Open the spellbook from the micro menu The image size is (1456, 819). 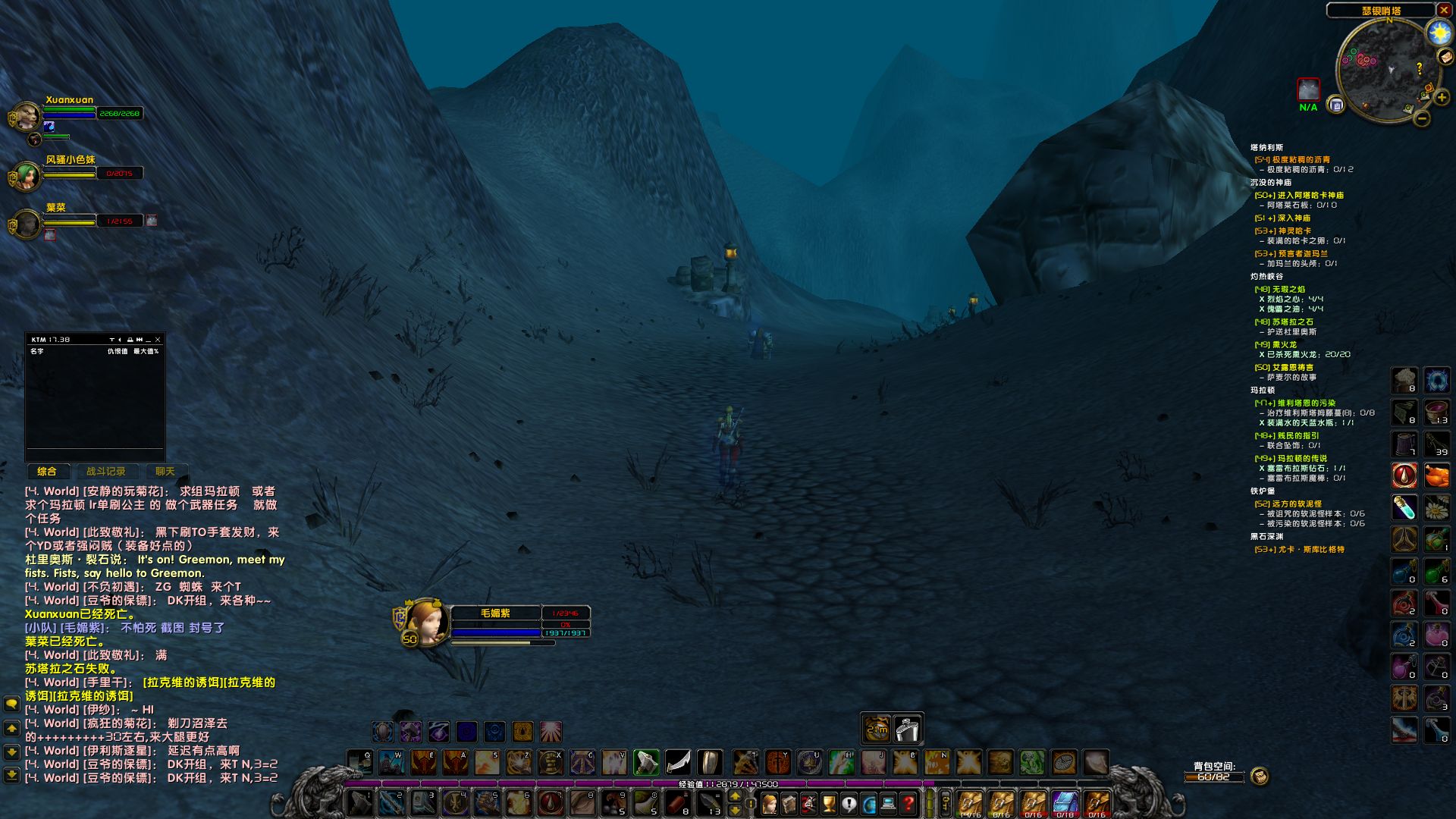789,802
